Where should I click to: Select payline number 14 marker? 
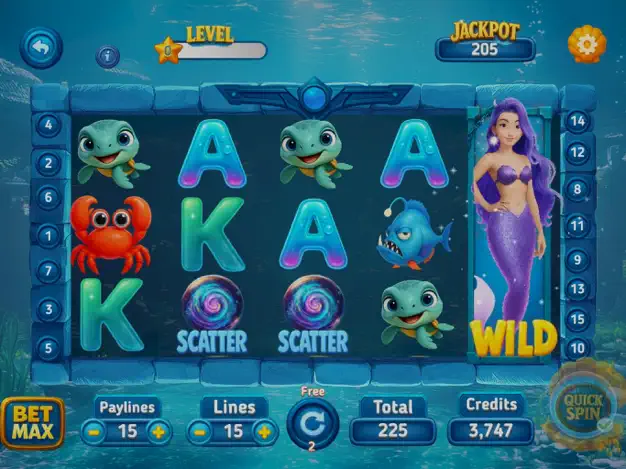(x=577, y=122)
